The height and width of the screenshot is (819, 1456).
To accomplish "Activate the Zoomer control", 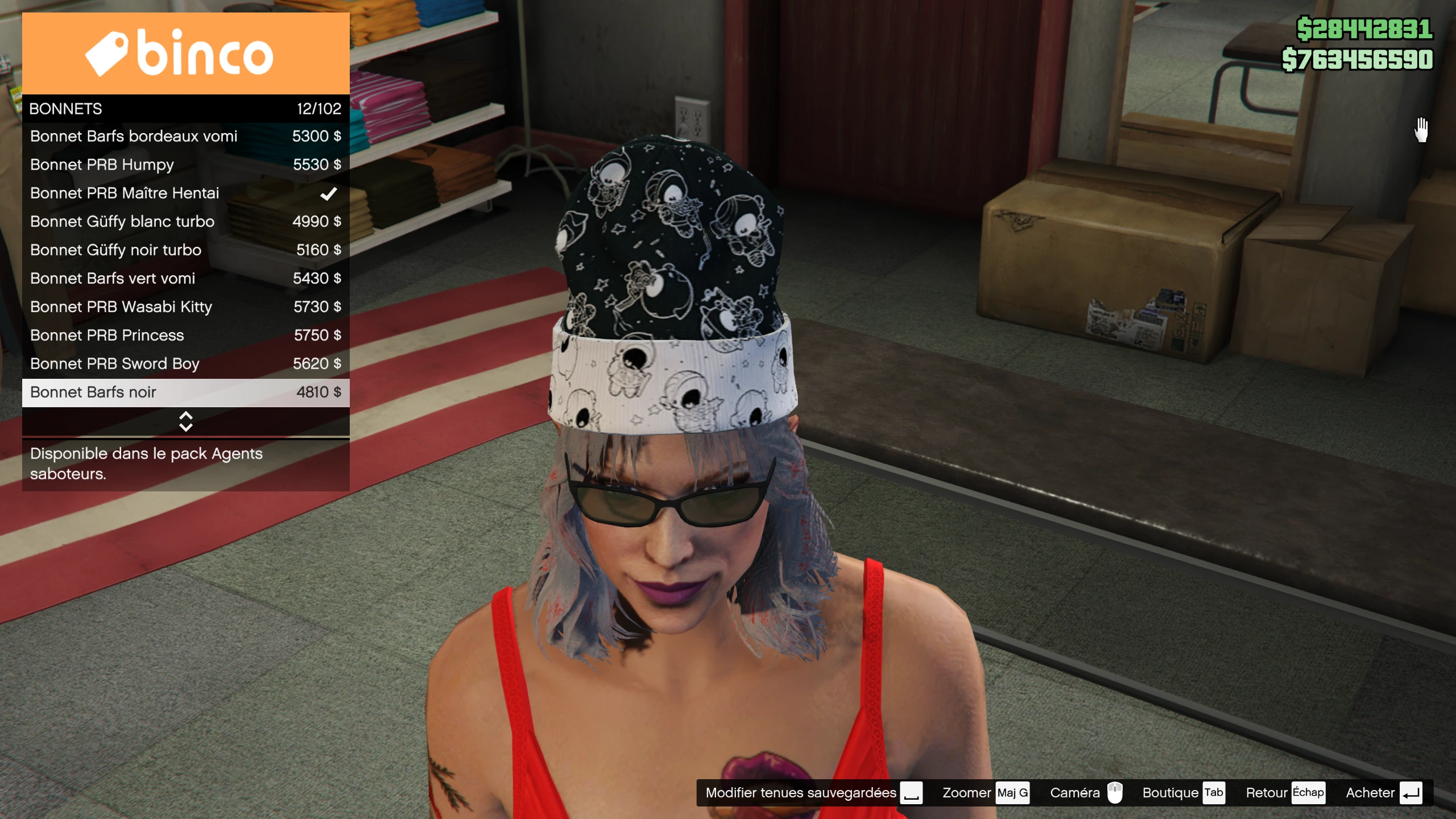I will (985, 793).
